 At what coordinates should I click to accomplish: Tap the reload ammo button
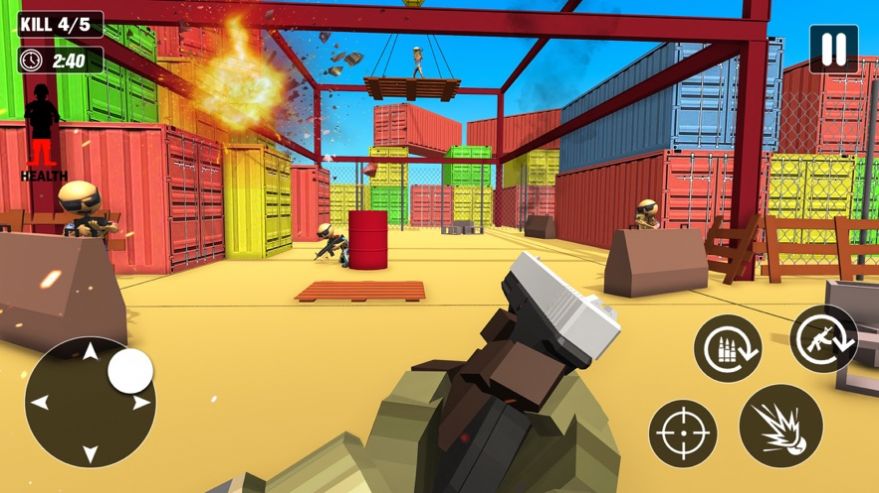coord(728,348)
